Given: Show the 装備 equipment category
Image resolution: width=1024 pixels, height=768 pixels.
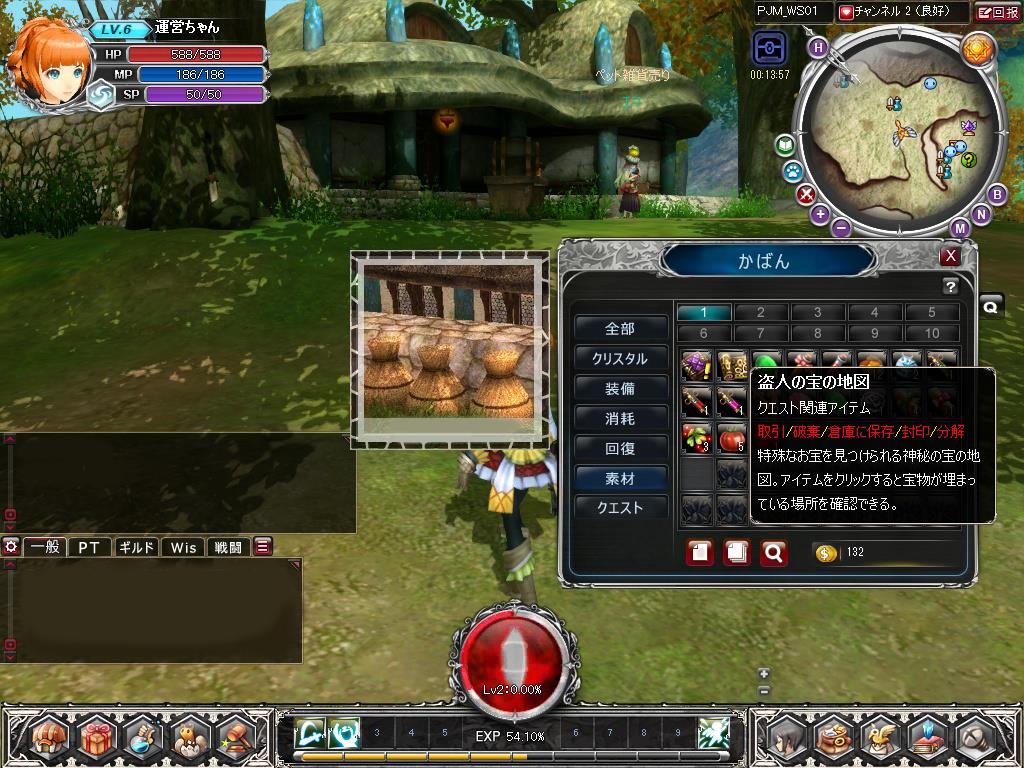Looking at the screenshot, I should pos(620,389).
